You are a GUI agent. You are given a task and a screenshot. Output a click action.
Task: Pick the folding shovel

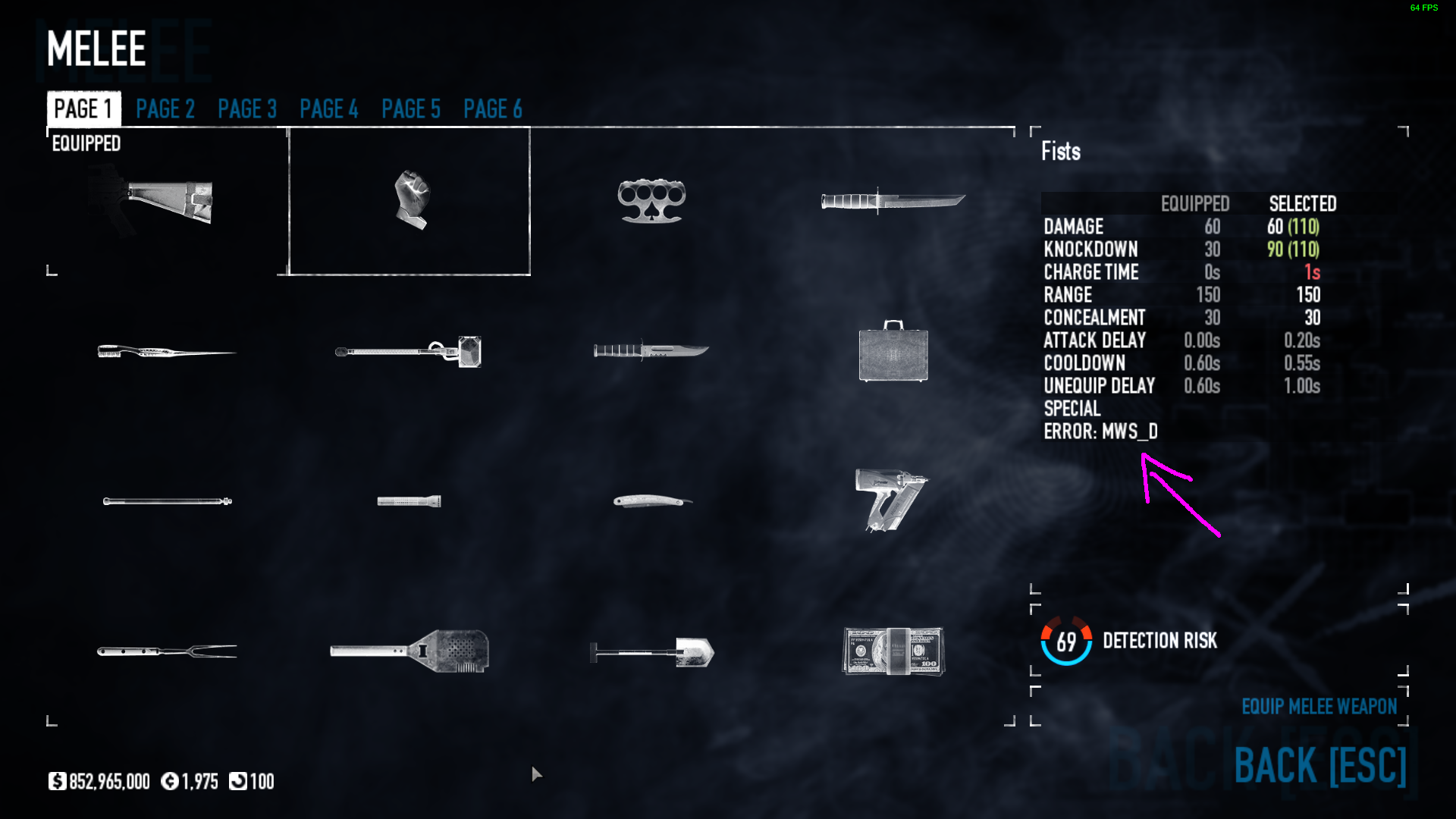click(x=651, y=651)
